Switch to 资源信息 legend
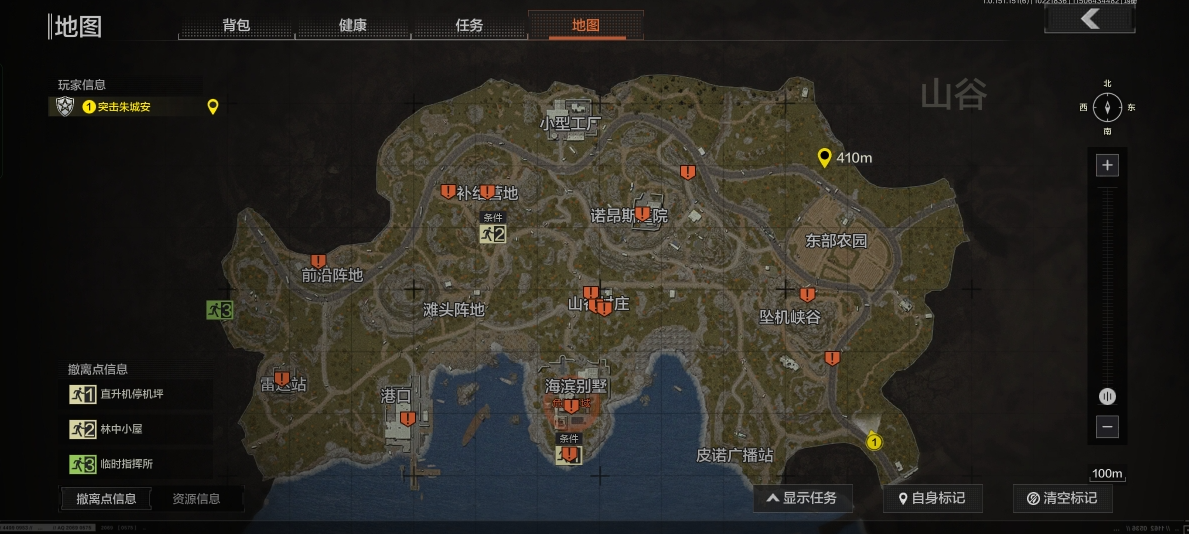1189x534 pixels. [x=196, y=498]
